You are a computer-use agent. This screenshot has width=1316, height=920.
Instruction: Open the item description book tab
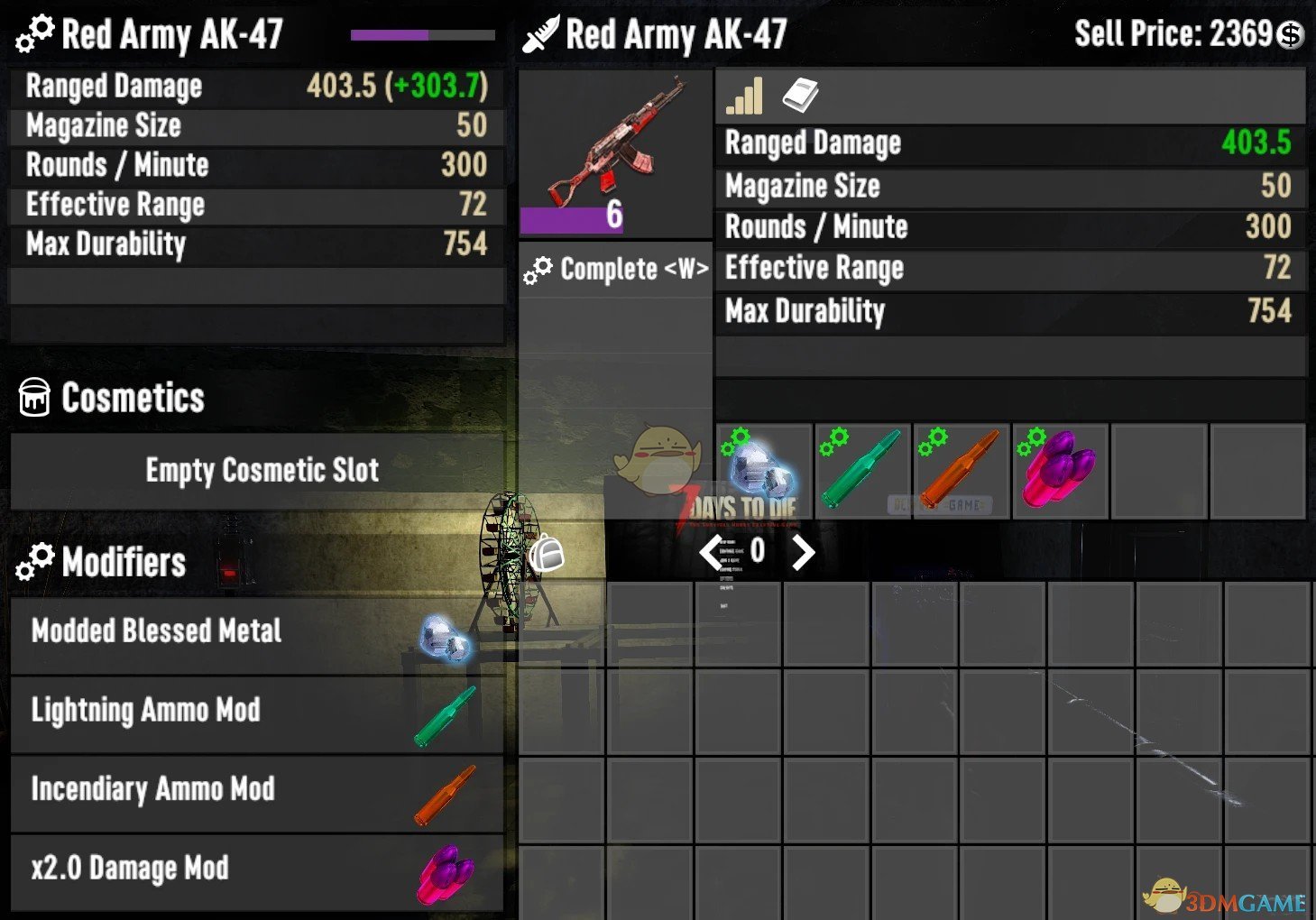(x=801, y=94)
